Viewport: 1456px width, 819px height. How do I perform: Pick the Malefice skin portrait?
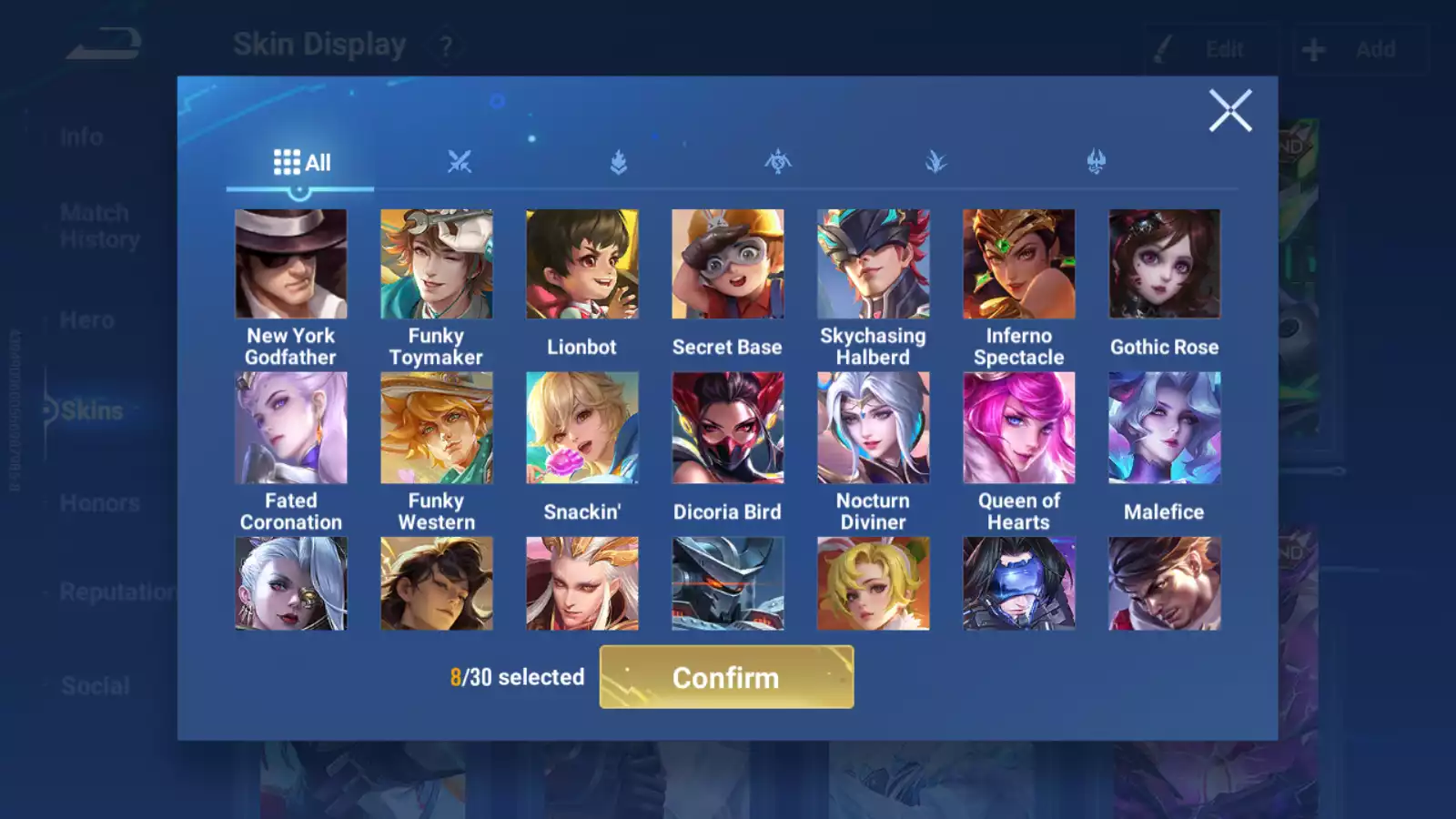coord(1165,428)
